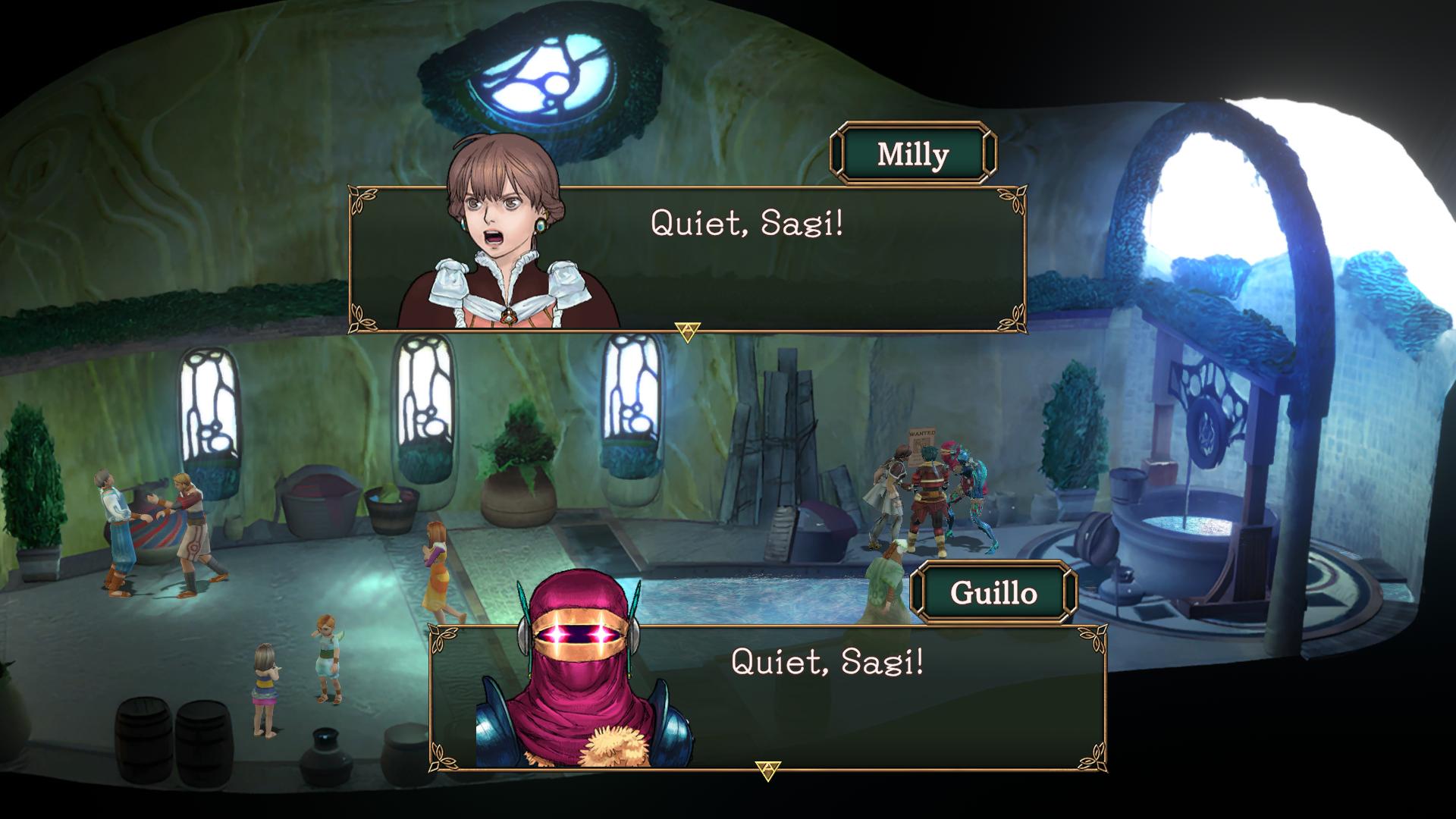Advance Milly's dialogue with the gold arrow

pos(687,331)
